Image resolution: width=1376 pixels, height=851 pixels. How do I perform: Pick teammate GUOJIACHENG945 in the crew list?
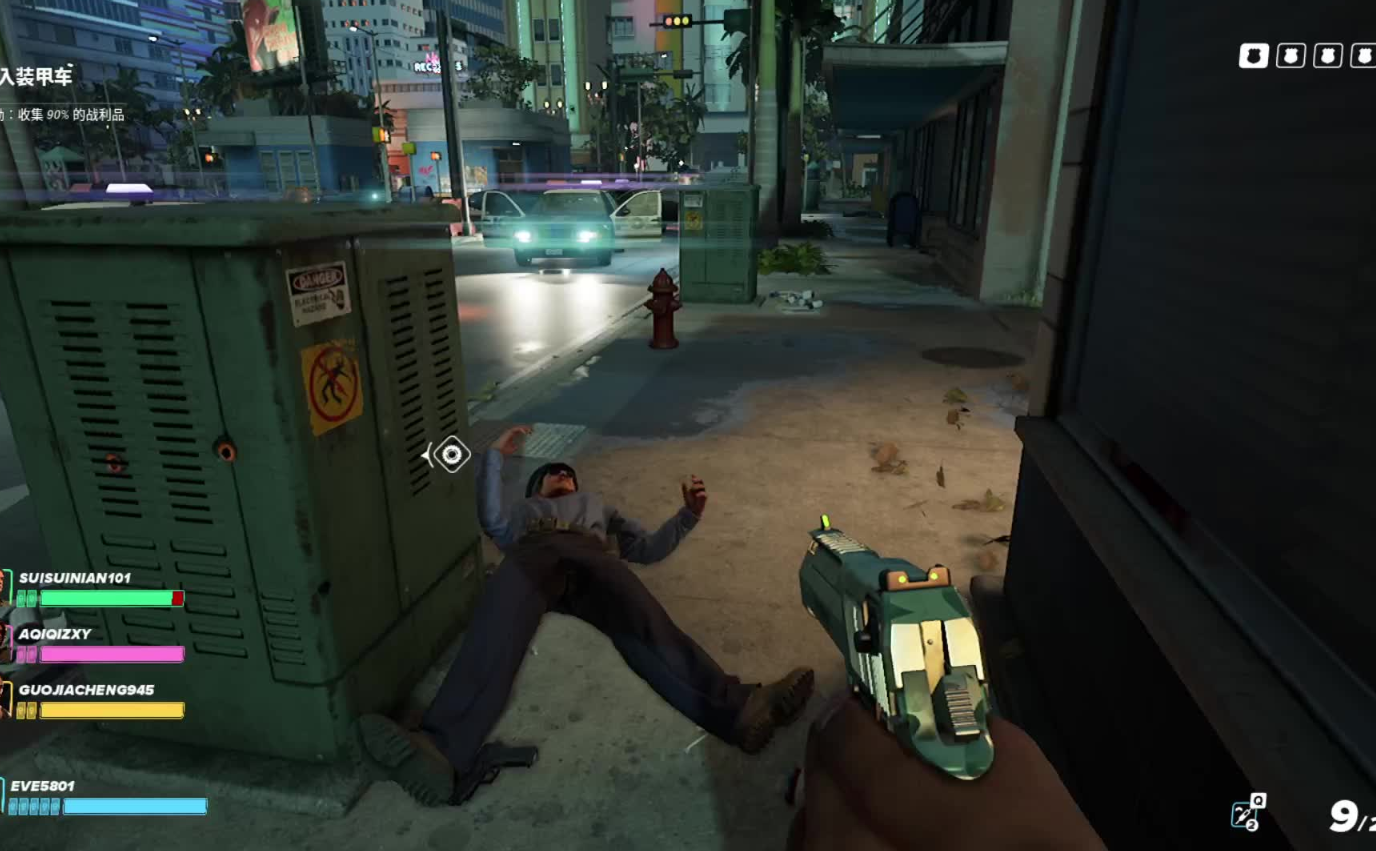[x=86, y=690]
